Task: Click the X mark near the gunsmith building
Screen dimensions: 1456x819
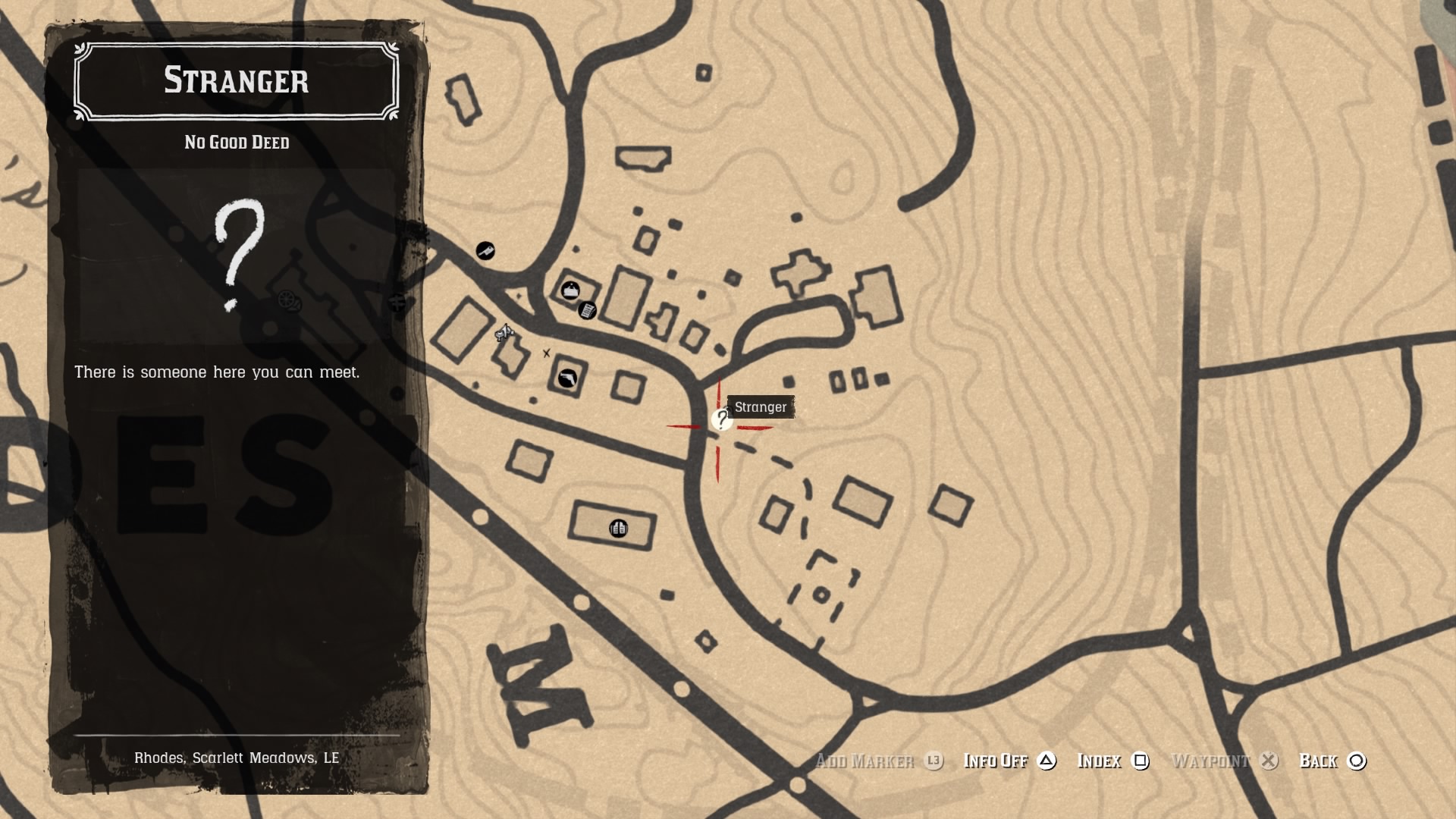Action: tap(547, 353)
